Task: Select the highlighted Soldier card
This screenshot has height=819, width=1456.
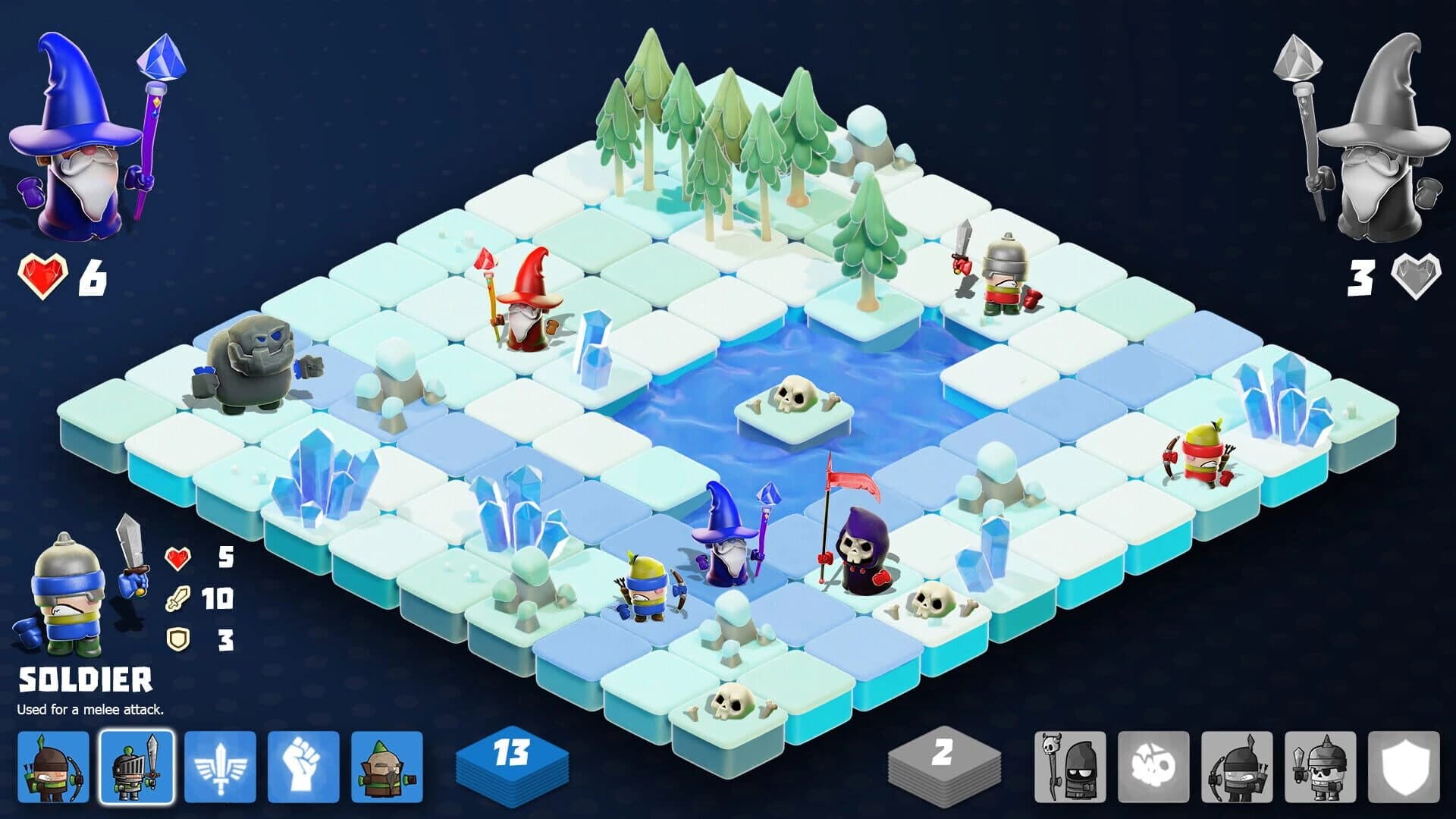Action: point(136,762)
